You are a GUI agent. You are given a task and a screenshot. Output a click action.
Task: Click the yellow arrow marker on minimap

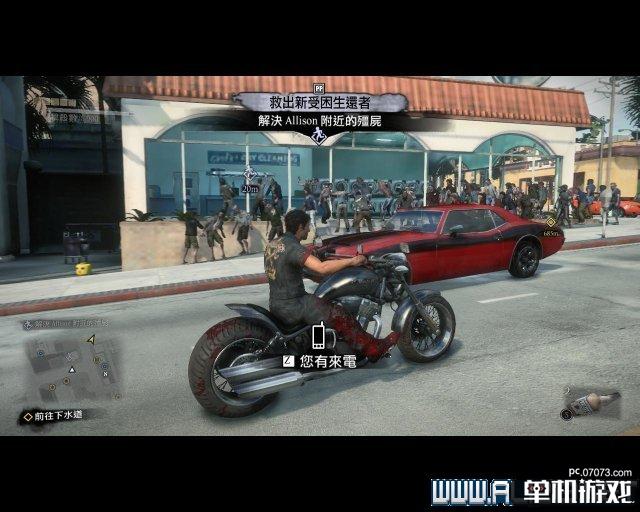91,340
